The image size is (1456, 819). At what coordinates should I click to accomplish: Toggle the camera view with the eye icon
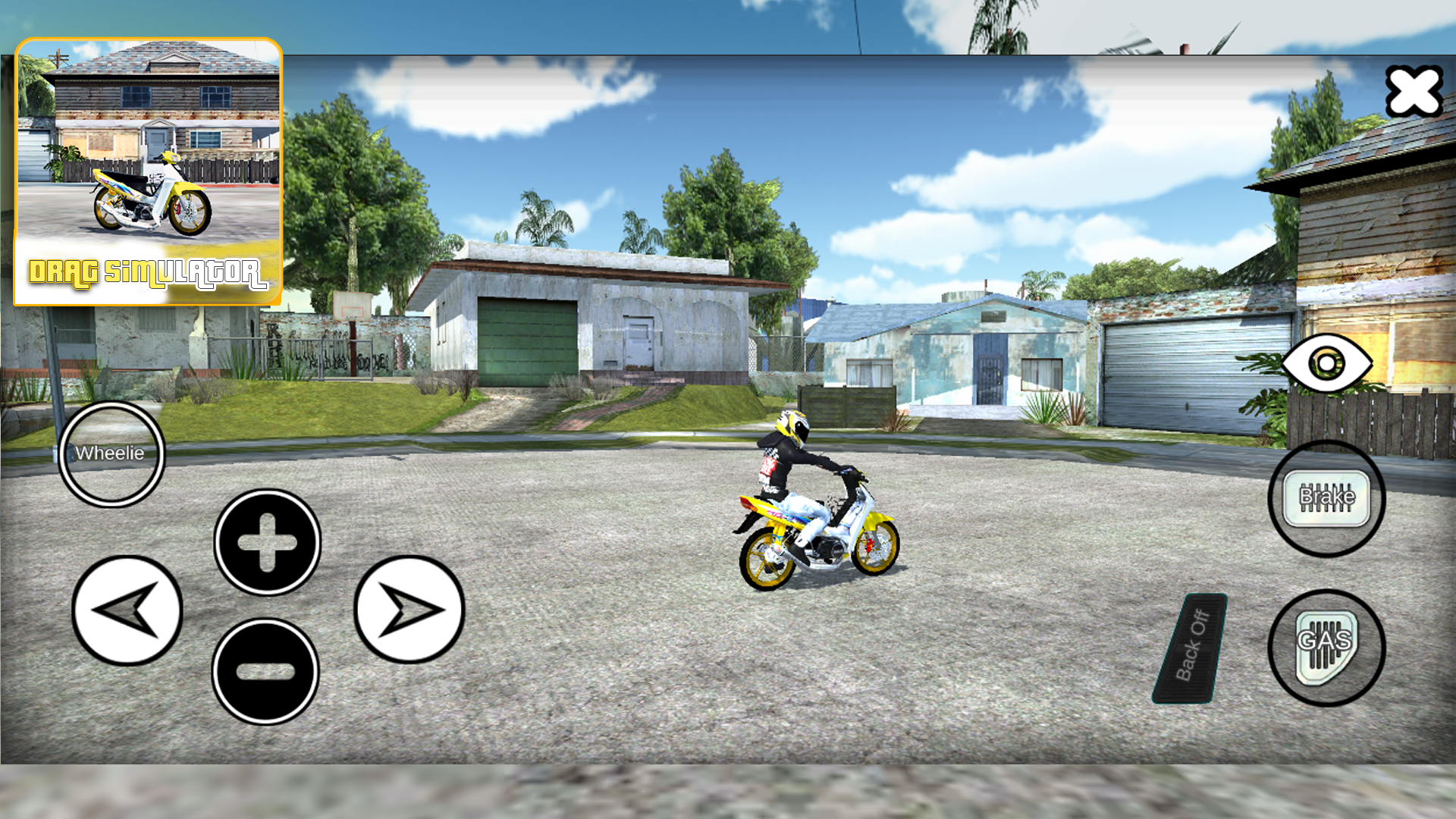[x=1327, y=364]
